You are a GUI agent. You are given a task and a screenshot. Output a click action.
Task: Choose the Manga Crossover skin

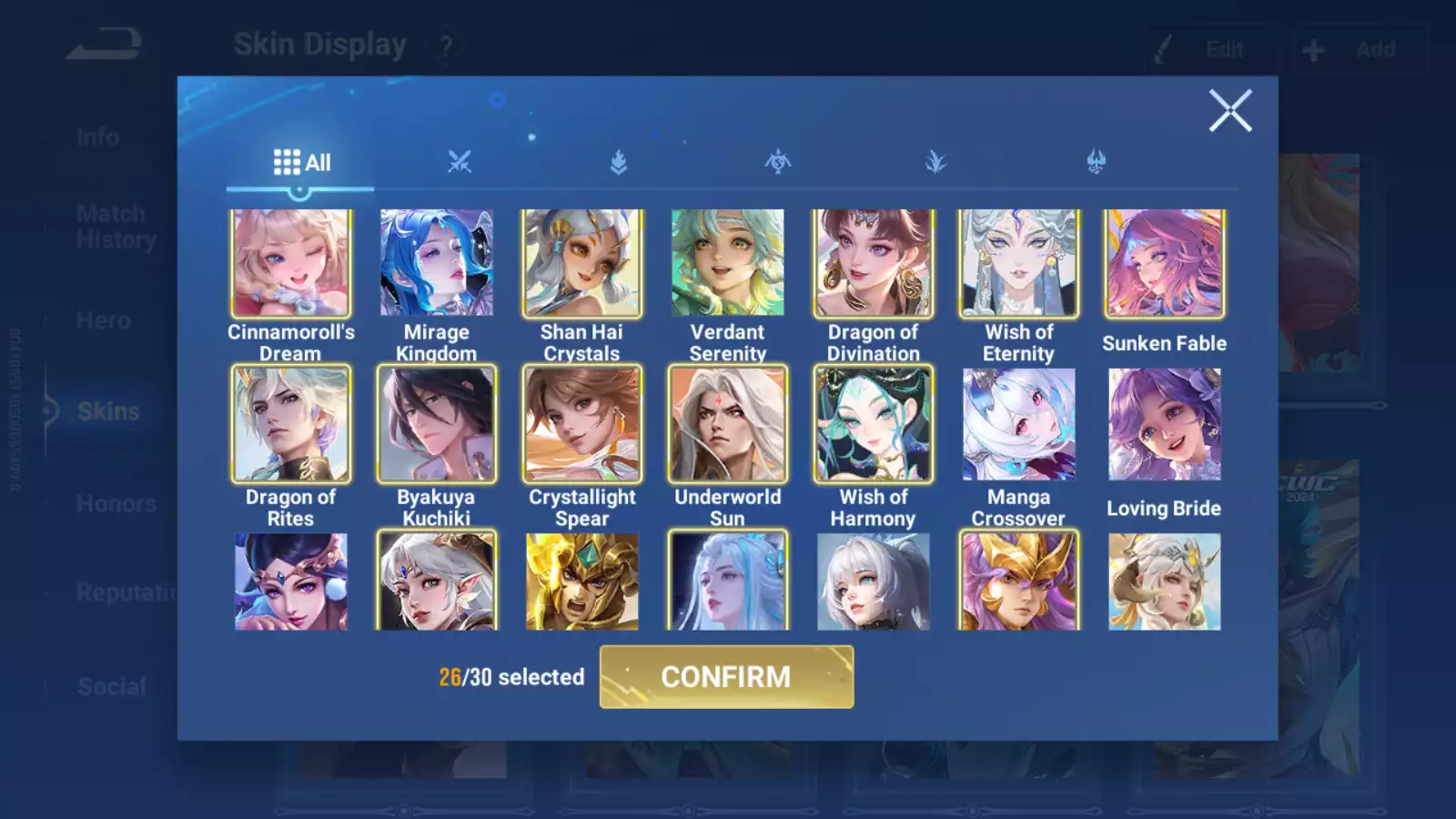click(x=1018, y=424)
